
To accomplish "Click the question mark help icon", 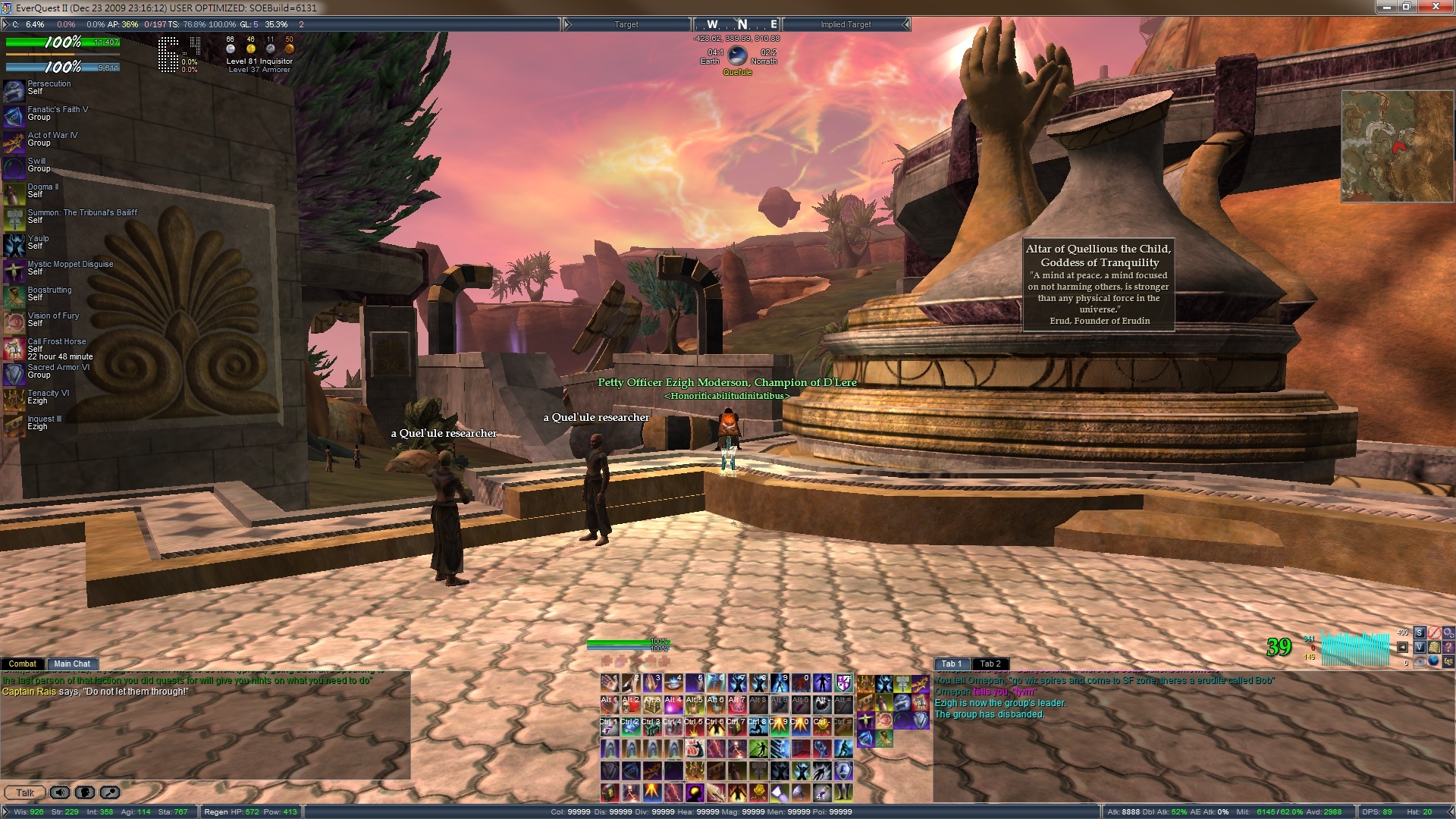I will click(1448, 647).
